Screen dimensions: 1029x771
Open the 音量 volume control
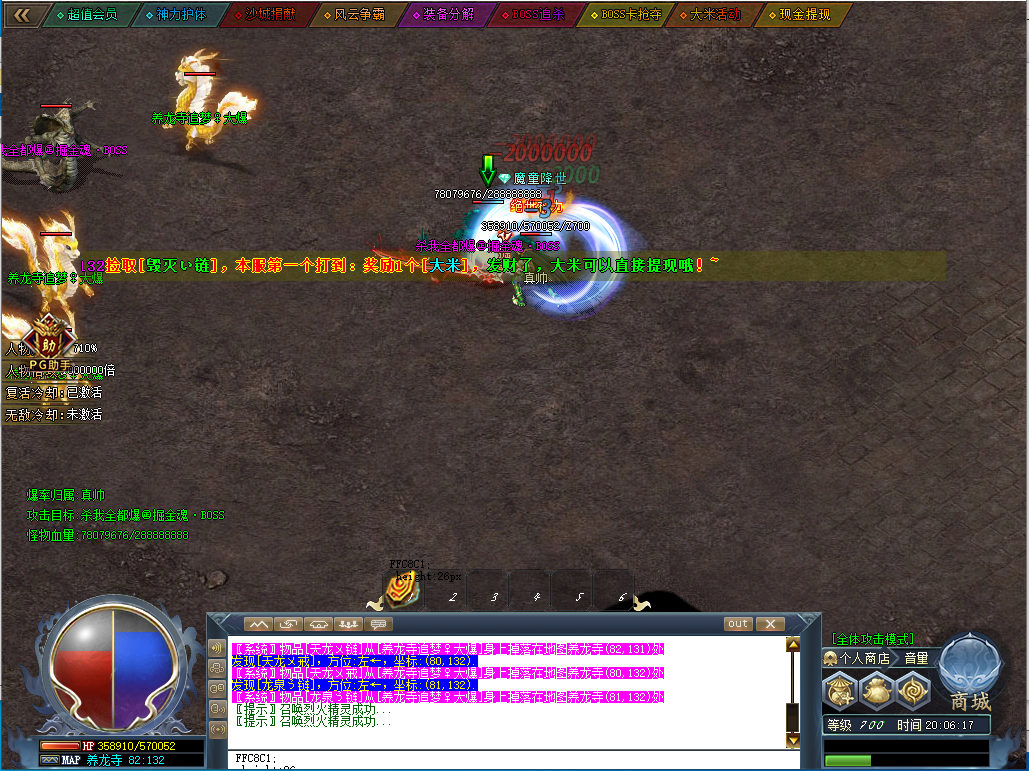(916, 658)
